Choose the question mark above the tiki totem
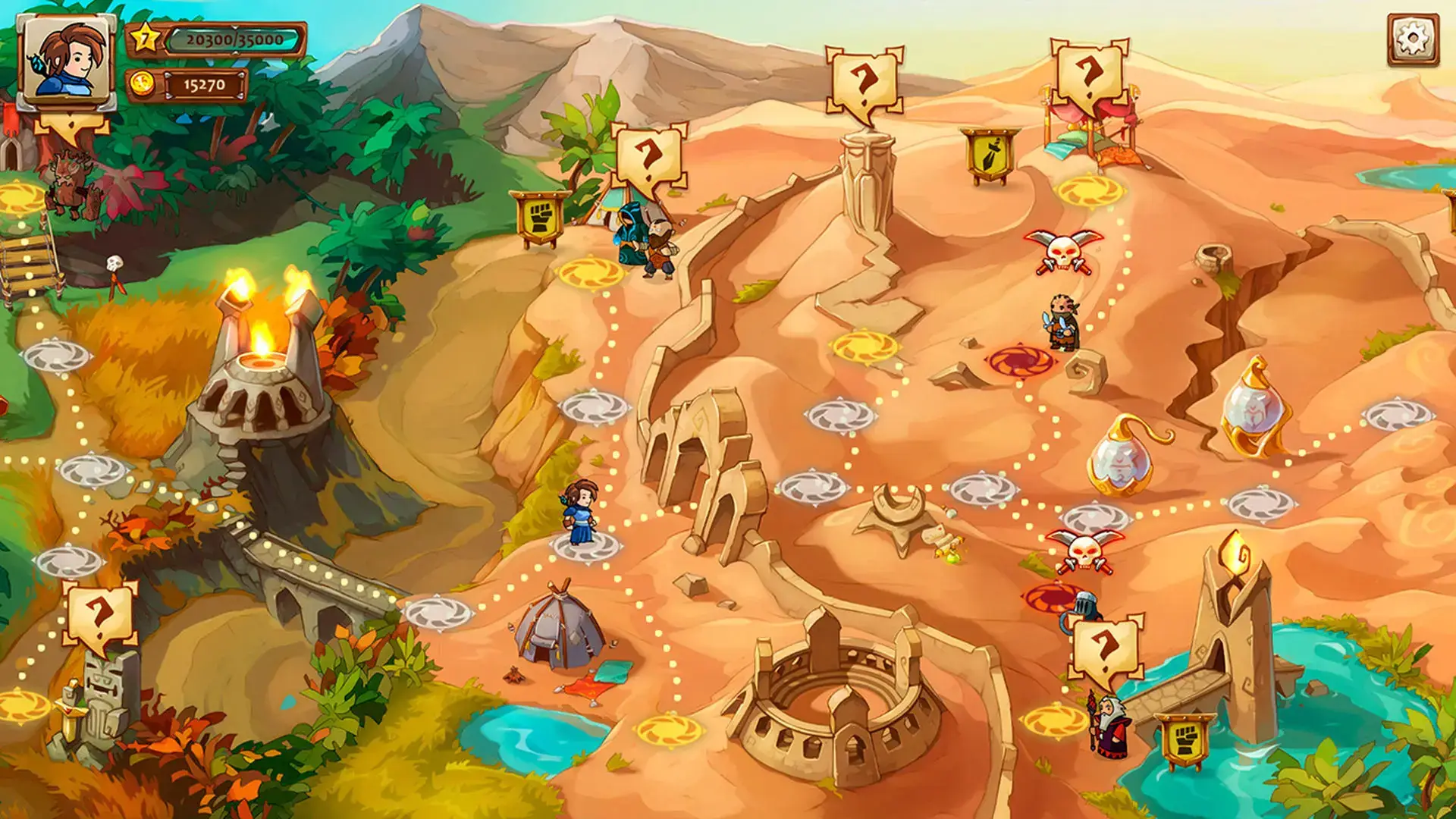The width and height of the screenshot is (1456, 819). [x=99, y=616]
